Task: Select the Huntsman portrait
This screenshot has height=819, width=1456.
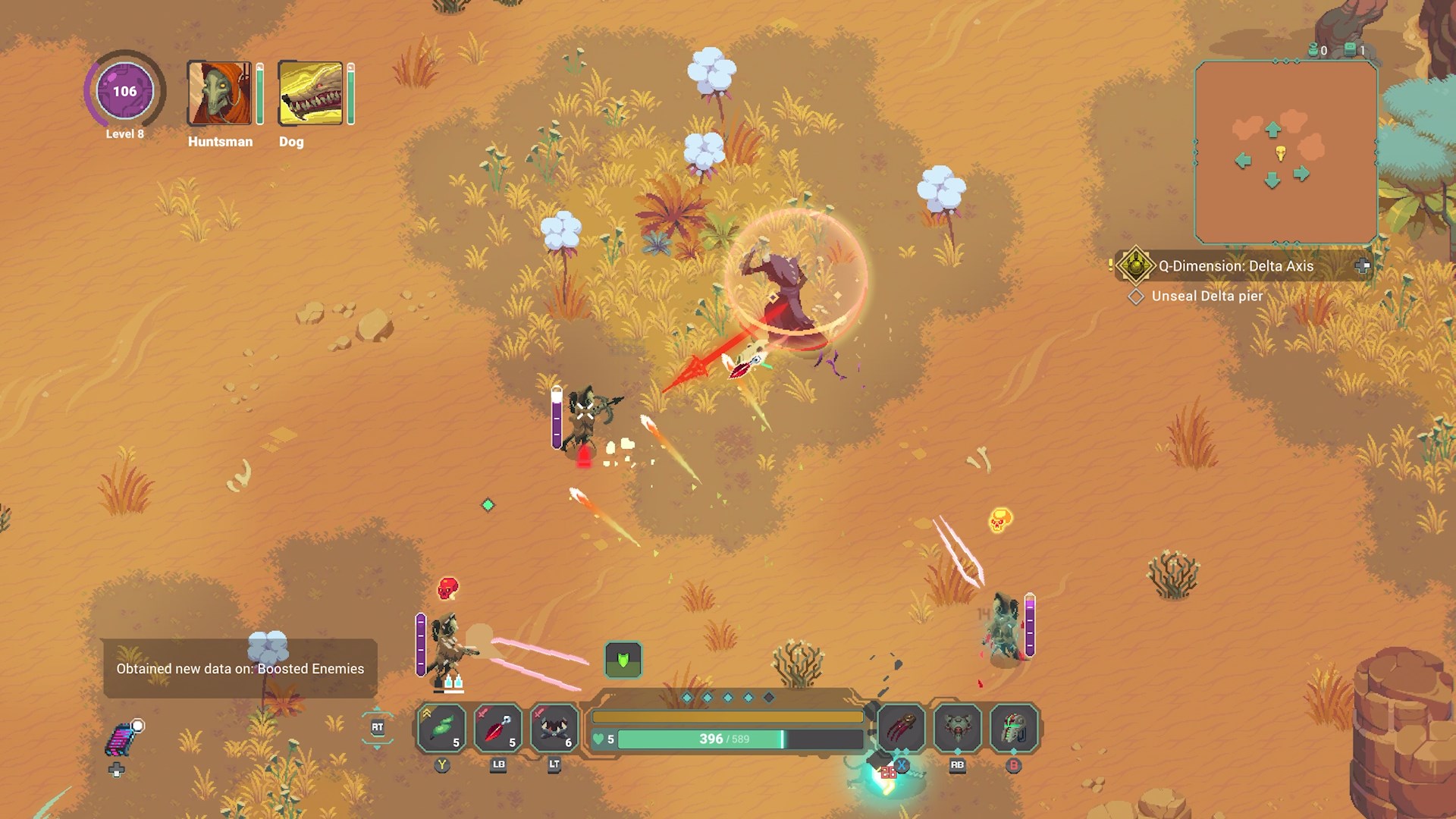Action: pyautogui.click(x=219, y=93)
